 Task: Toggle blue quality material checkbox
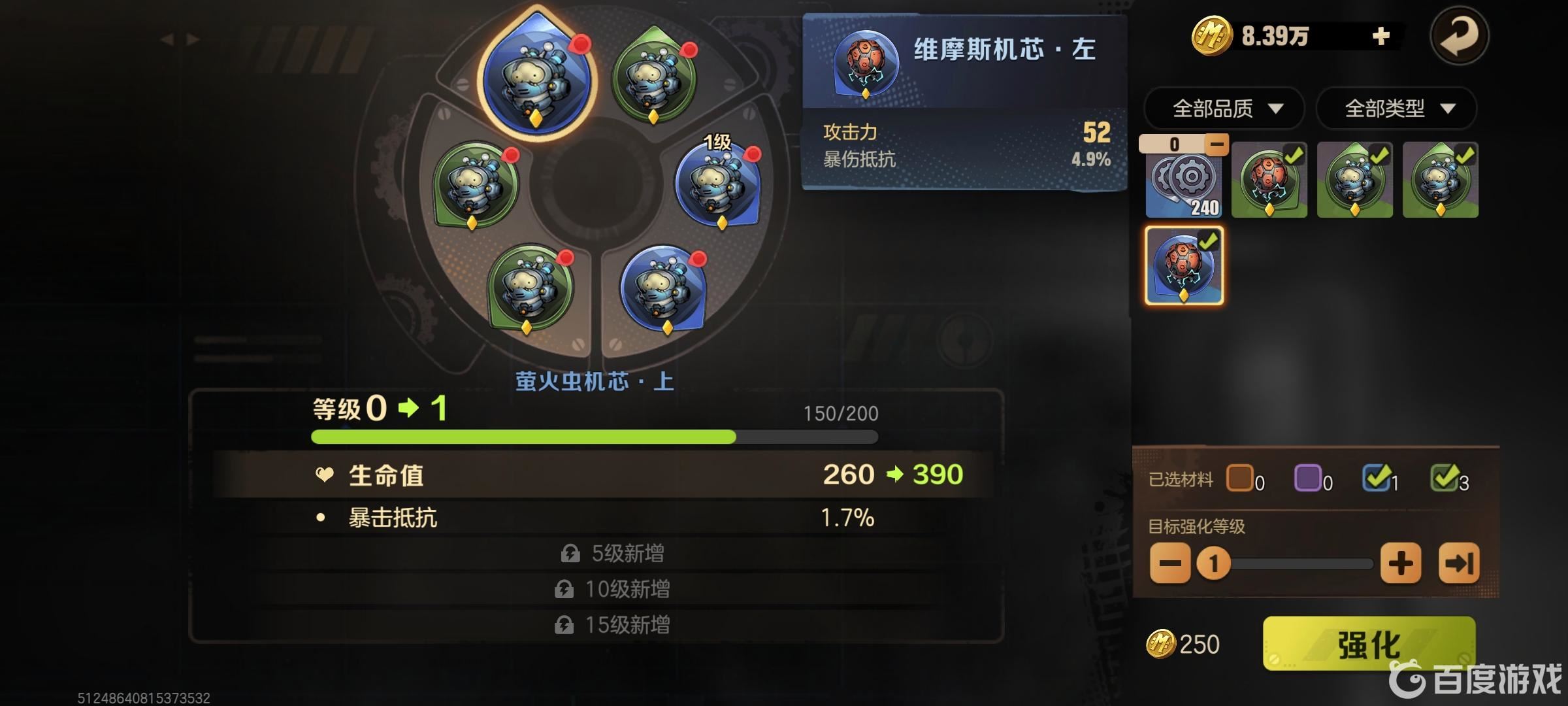(x=1376, y=478)
